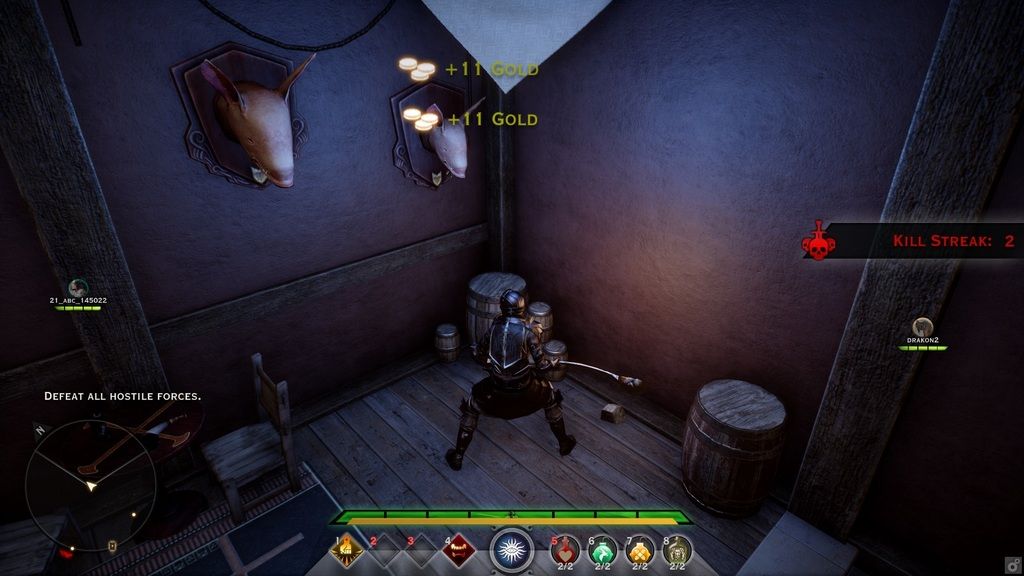Use the green potion in slot 6
The width and height of the screenshot is (1024, 576).
coord(603,550)
